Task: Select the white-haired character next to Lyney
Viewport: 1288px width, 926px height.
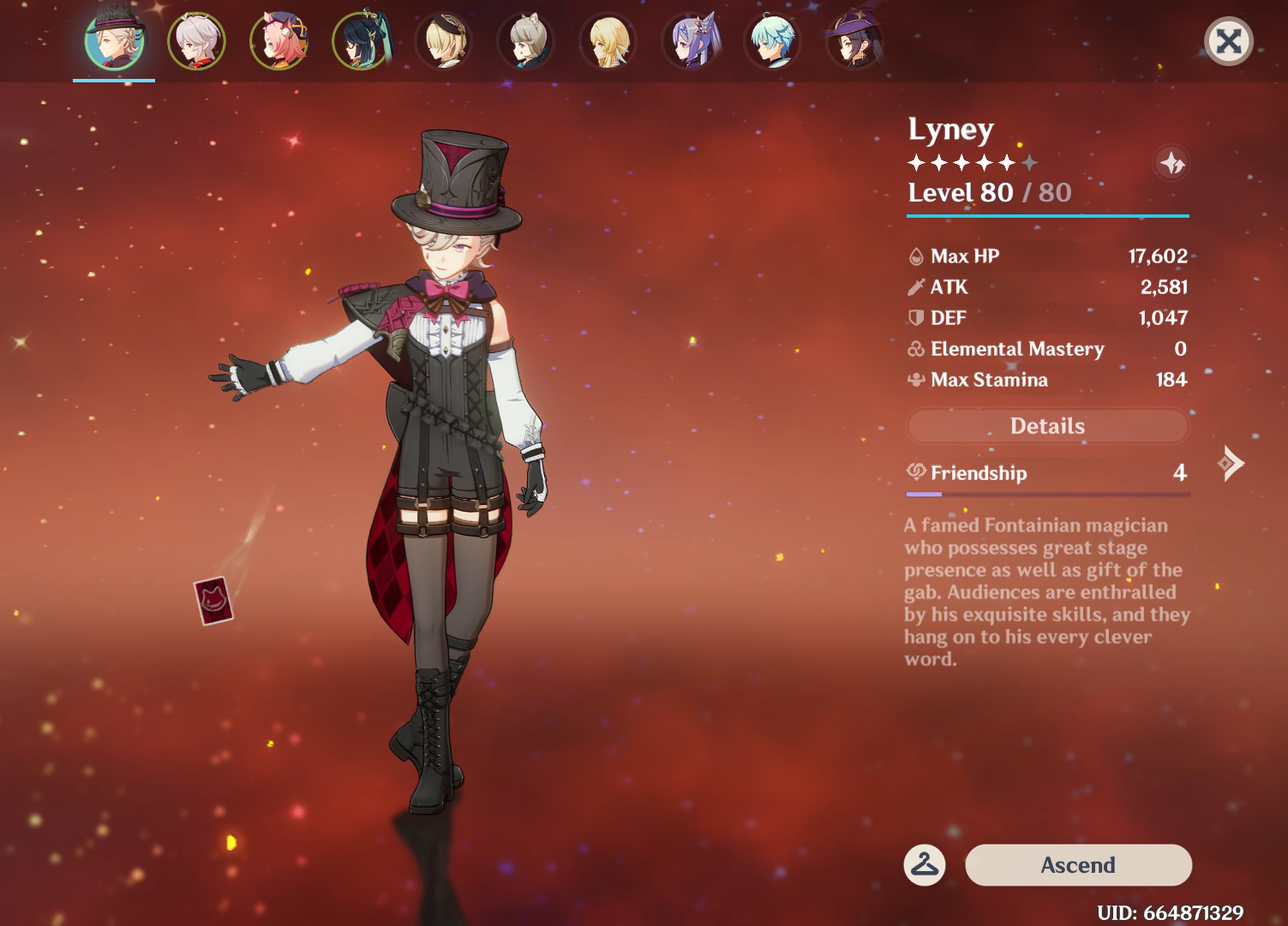Action: tap(197, 40)
